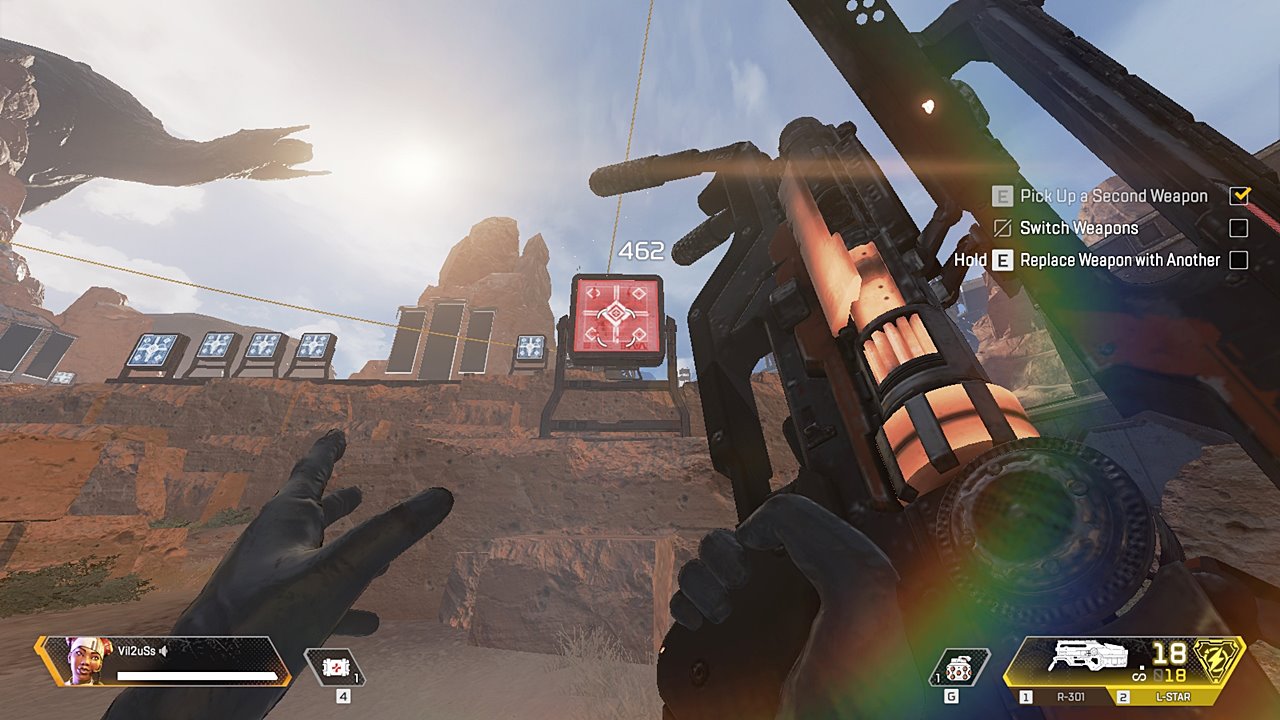This screenshot has width=1280, height=720.
Task: Toggle the Switch Weapons objective checkbox
Action: (1239, 228)
